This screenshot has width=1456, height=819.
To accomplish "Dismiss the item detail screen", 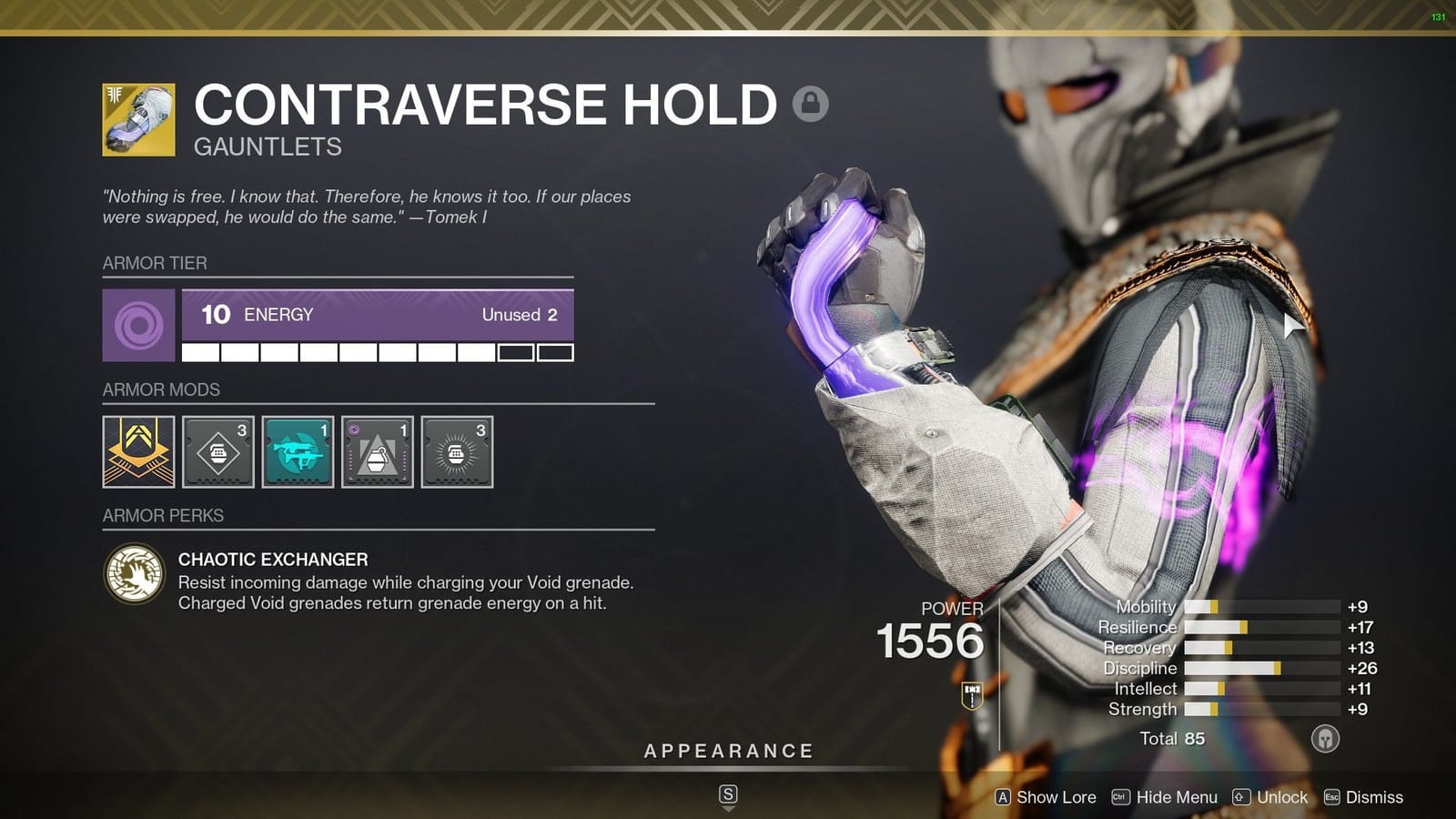I will coord(1372,797).
